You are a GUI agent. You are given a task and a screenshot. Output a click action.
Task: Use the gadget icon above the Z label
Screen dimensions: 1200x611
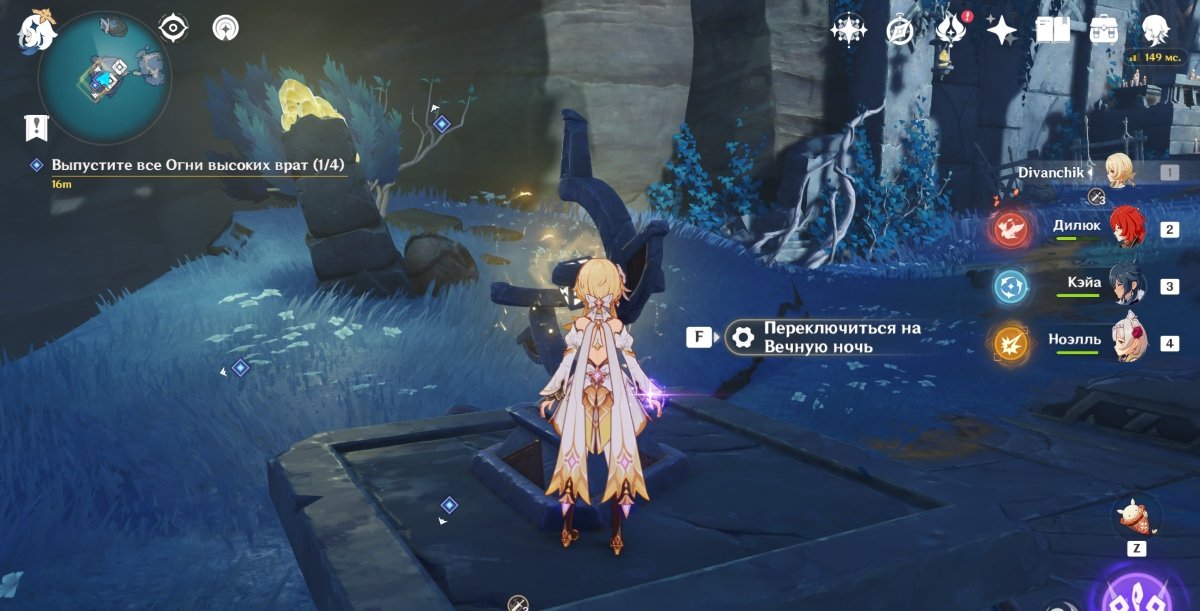click(1136, 518)
